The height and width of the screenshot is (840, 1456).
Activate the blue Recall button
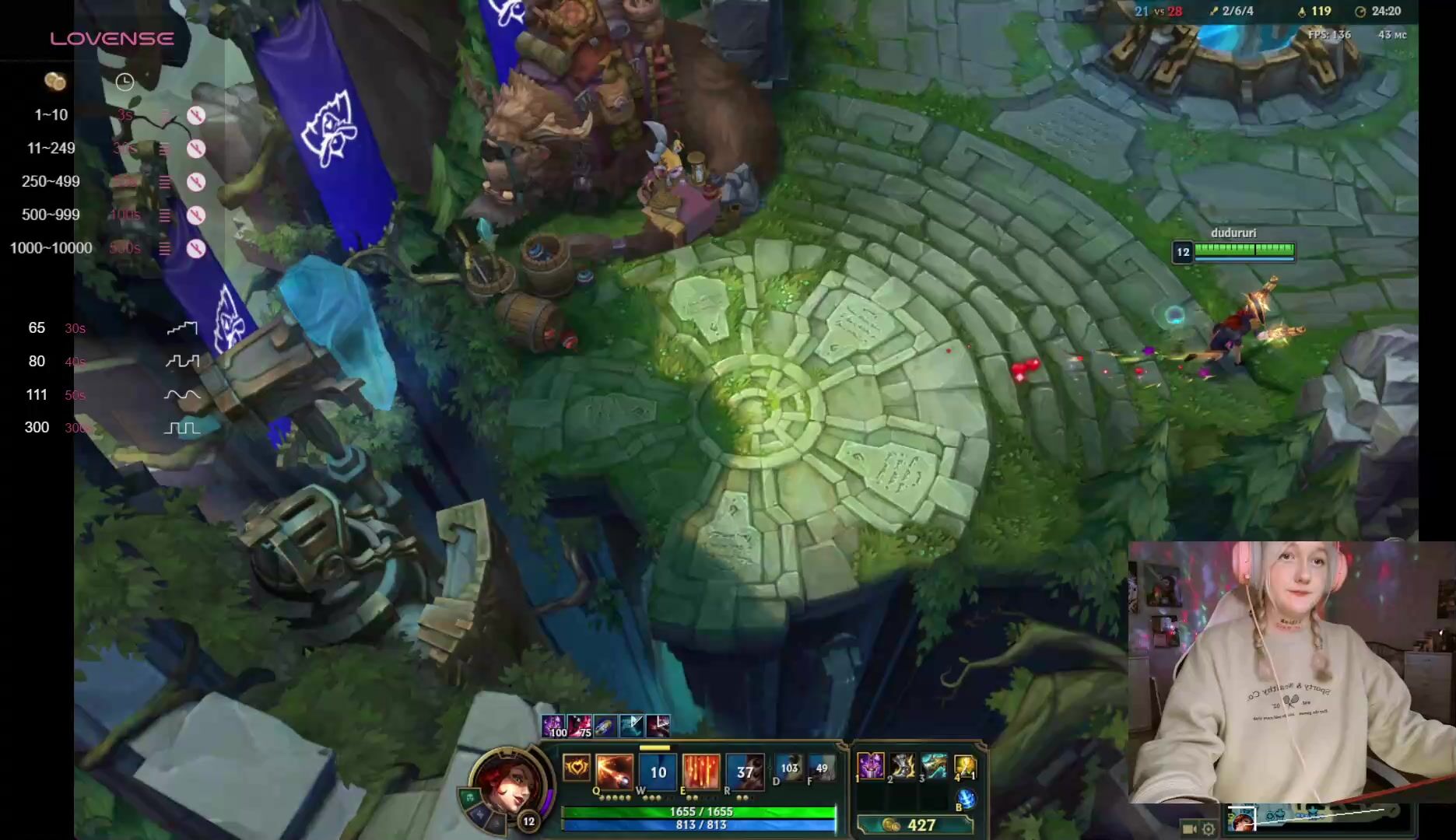click(x=966, y=799)
